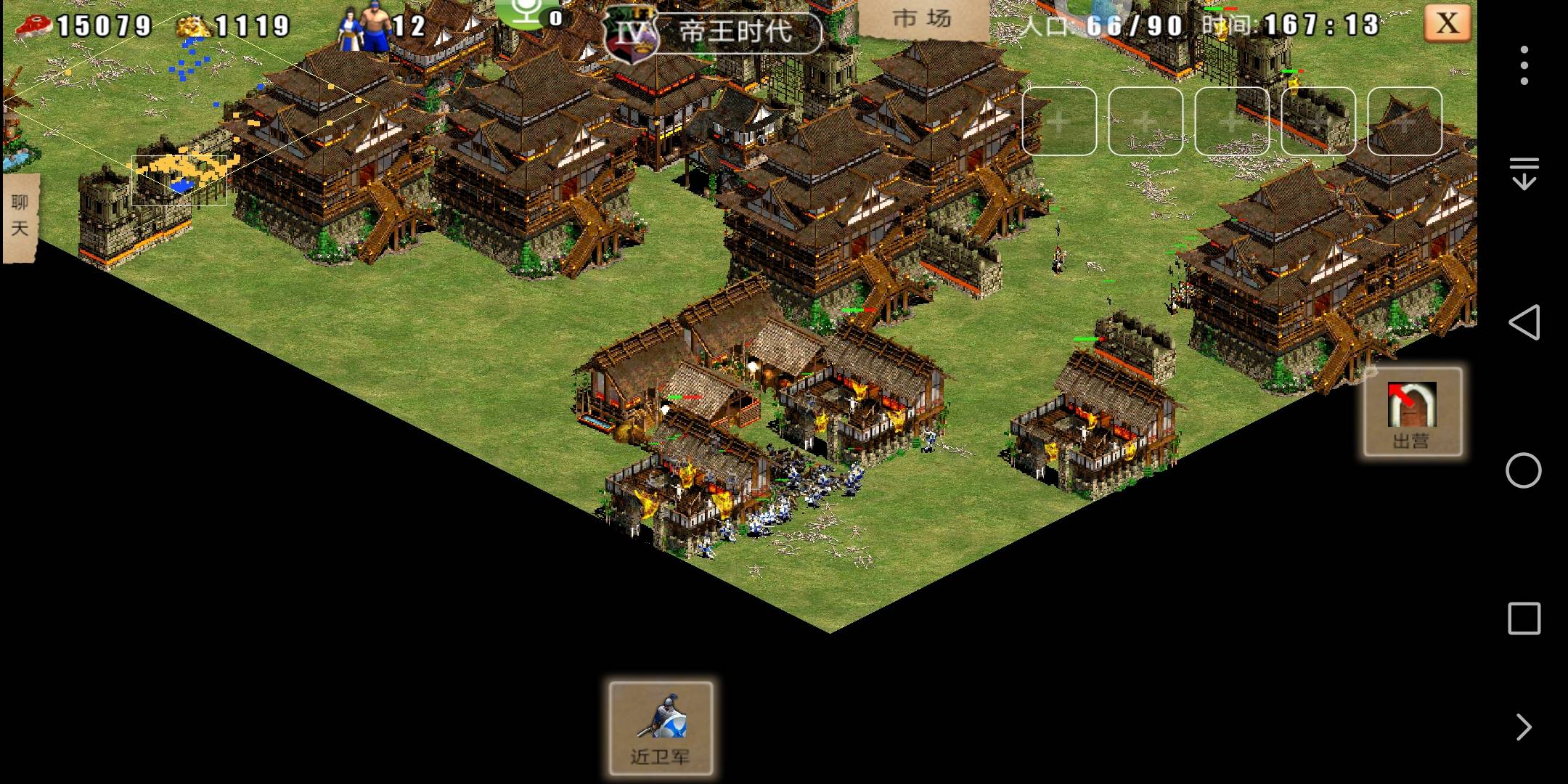Tap the Android back triangle button
The height and width of the screenshot is (784, 1568).
[x=1523, y=322]
